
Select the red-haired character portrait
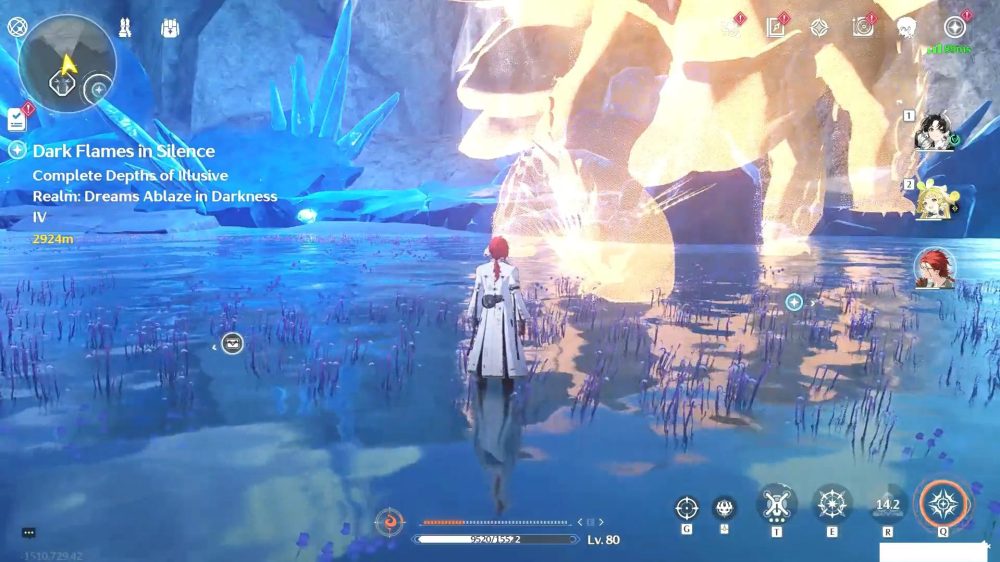pyautogui.click(x=934, y=268)
